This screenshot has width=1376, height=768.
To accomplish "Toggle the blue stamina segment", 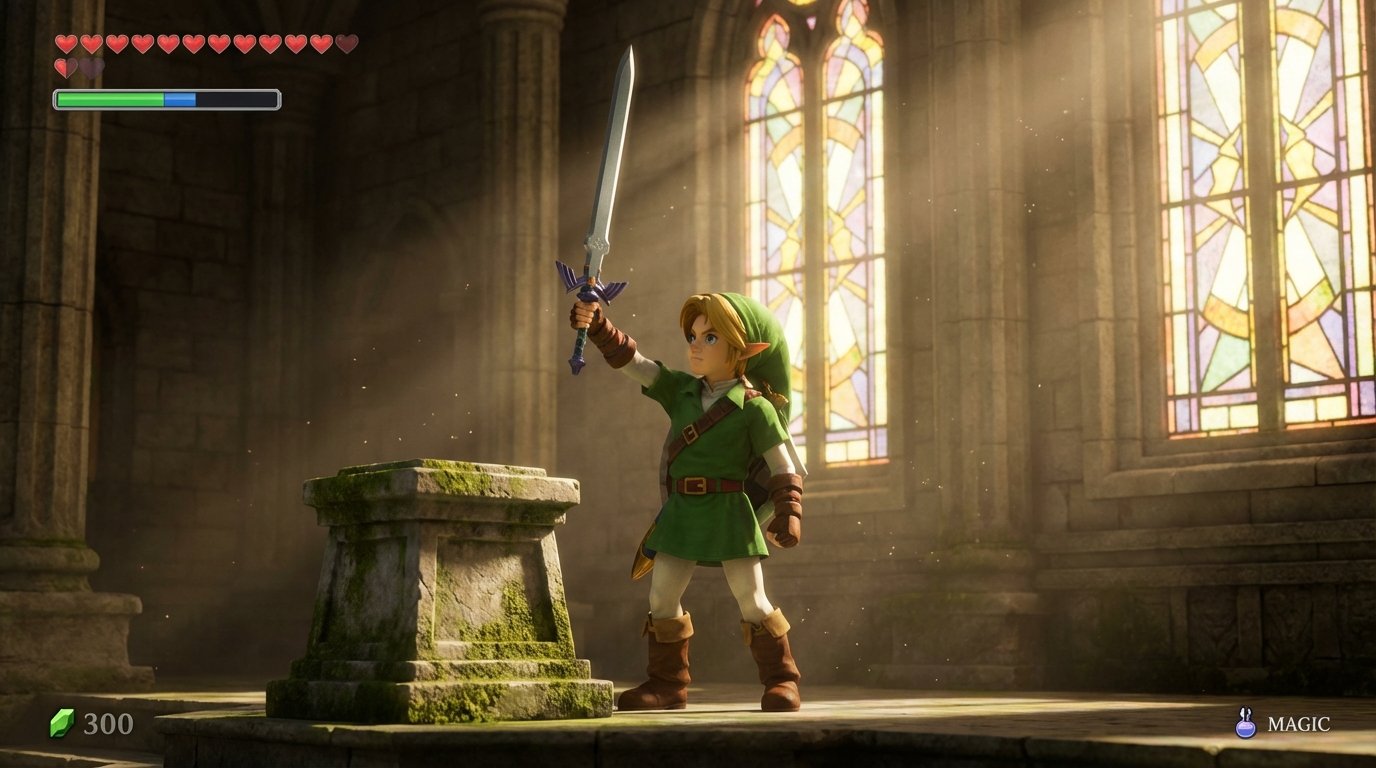I will [180, 97].
